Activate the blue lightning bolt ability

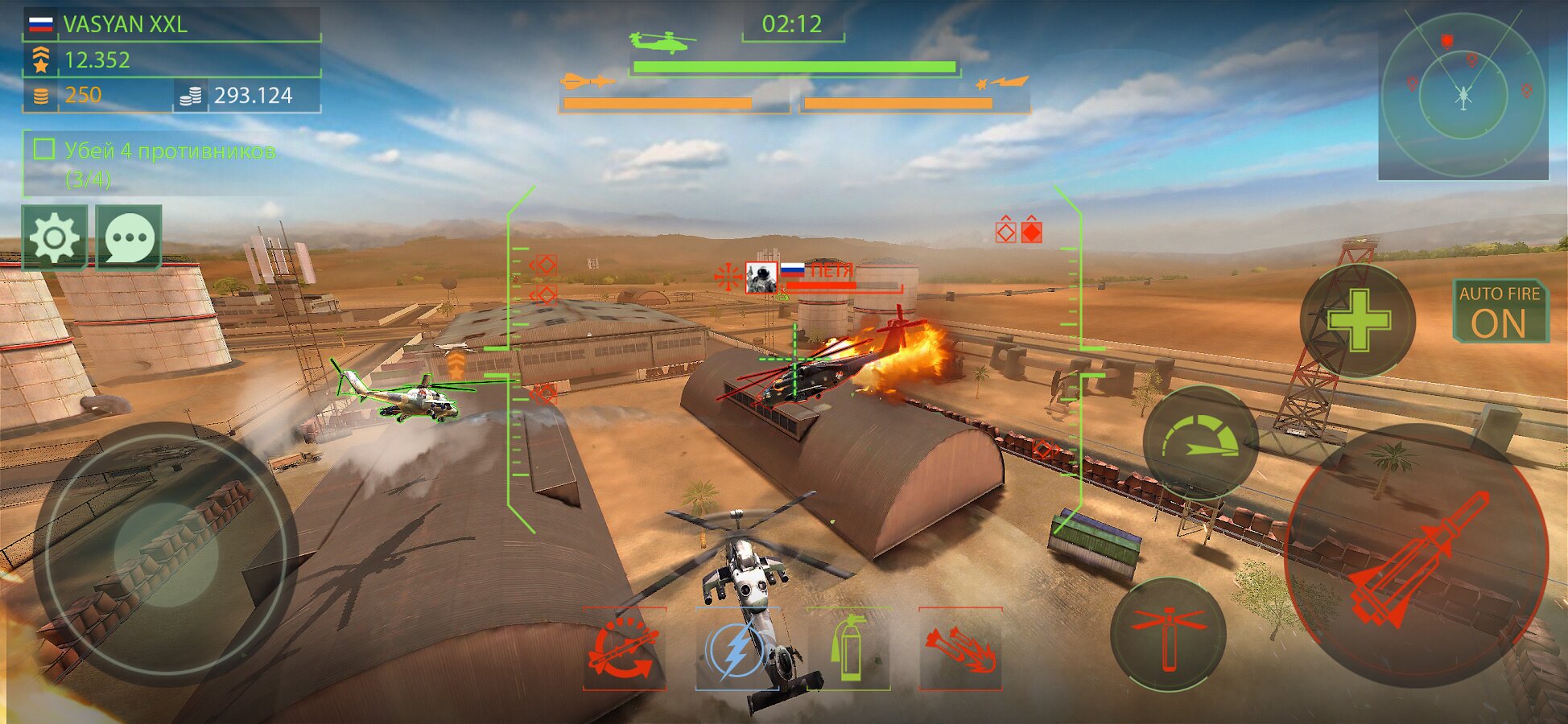pos(736,649)
